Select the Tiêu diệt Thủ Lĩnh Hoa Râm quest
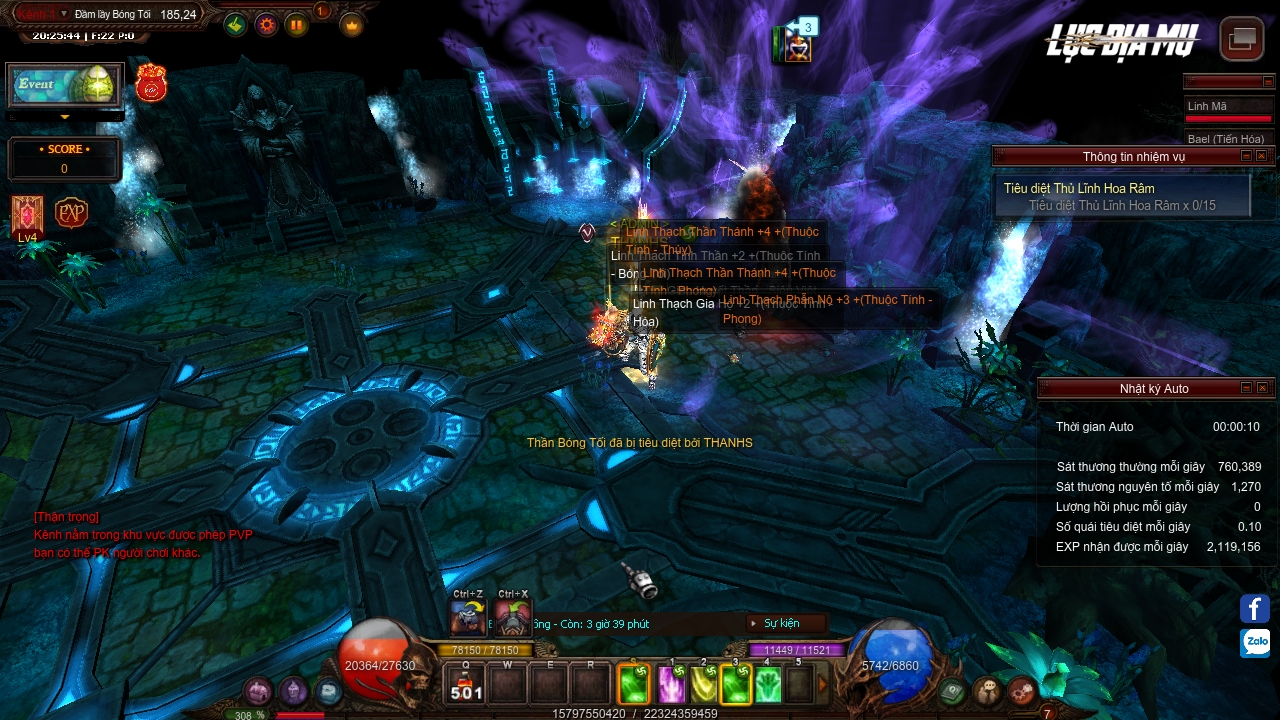This screenshot has height=720, width=1280. pyautogui.click(x=1079, y=188)
